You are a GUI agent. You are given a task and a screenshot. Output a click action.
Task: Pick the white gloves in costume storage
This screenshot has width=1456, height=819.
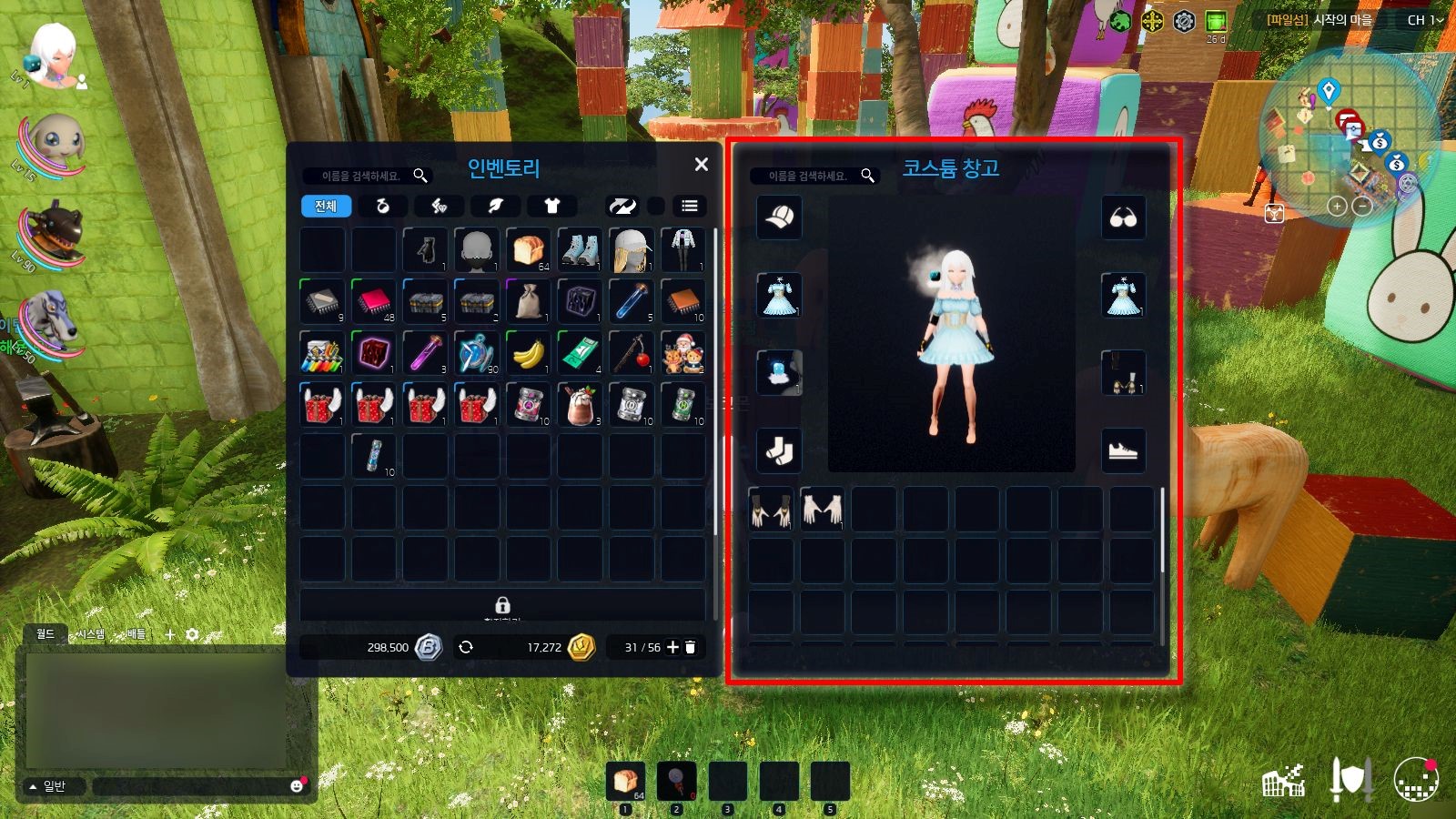pyautogui.click(x=822, y=509)
